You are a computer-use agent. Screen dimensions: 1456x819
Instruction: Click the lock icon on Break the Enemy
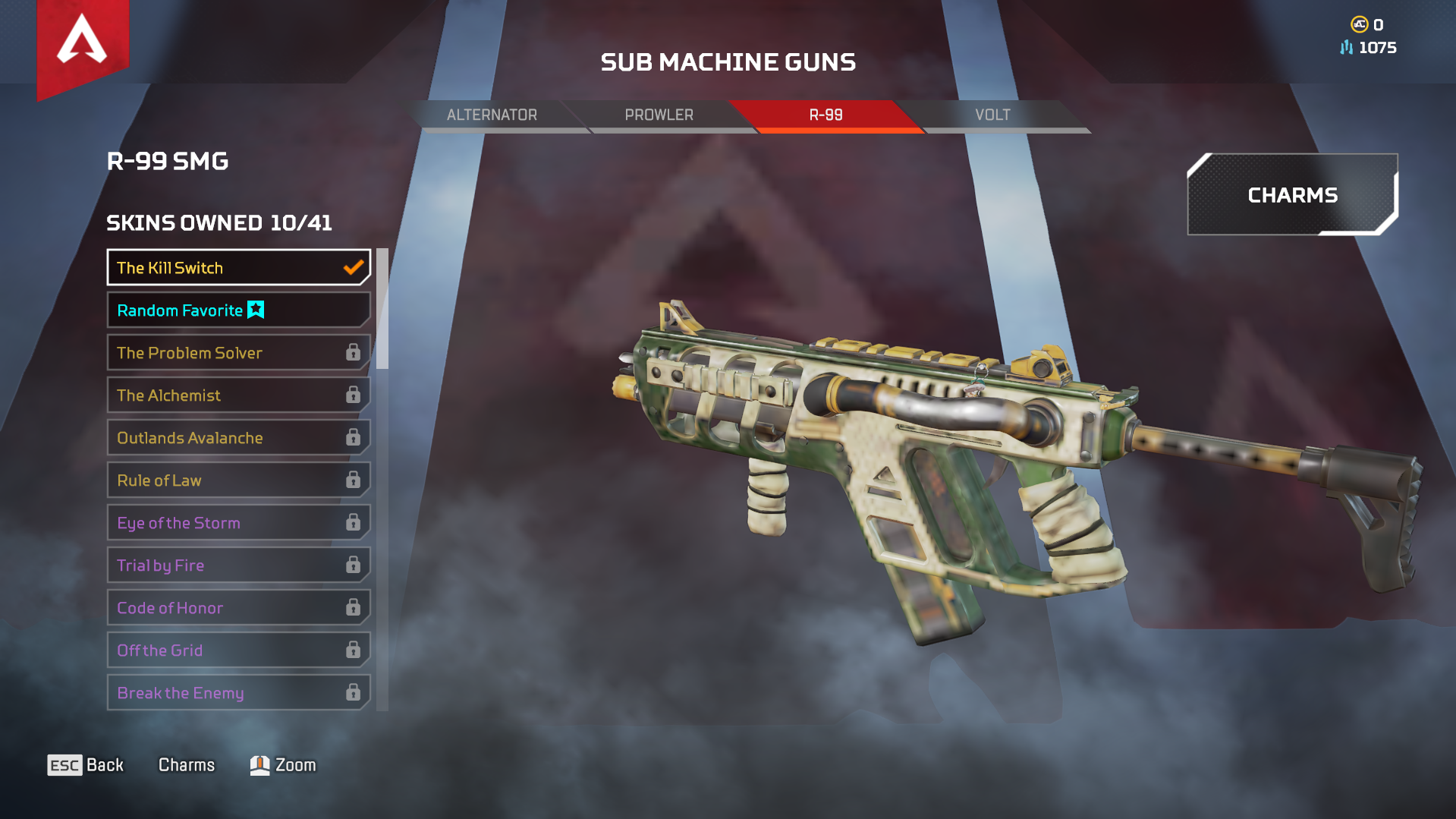352,692
